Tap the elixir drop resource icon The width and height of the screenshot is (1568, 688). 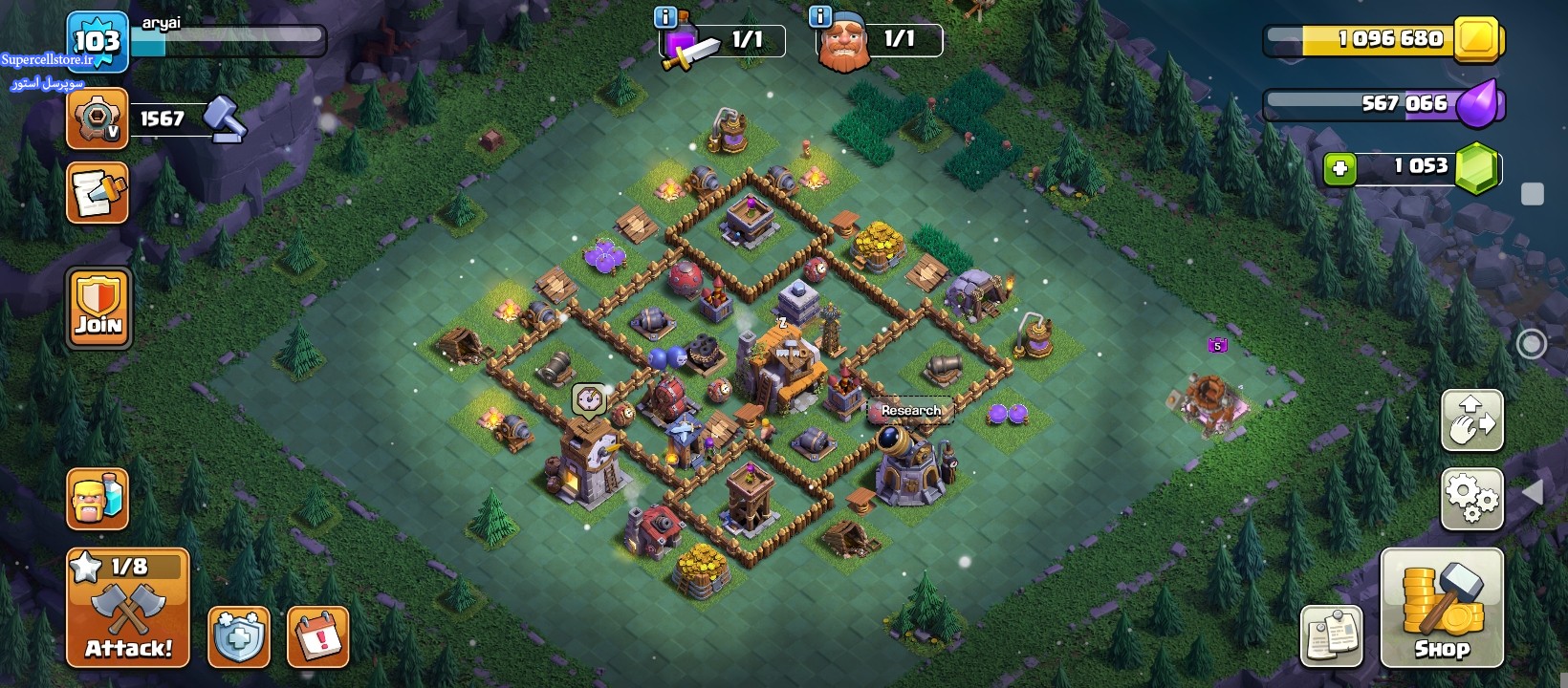[1479, 104]
